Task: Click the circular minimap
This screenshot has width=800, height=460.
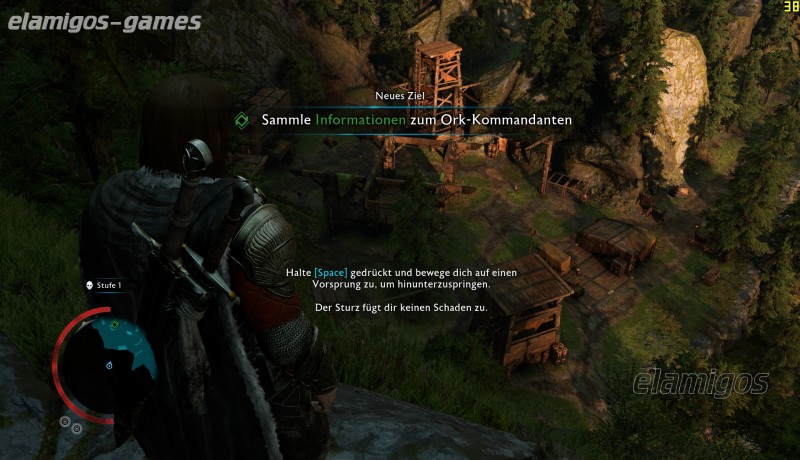Action: pos(108,358)
